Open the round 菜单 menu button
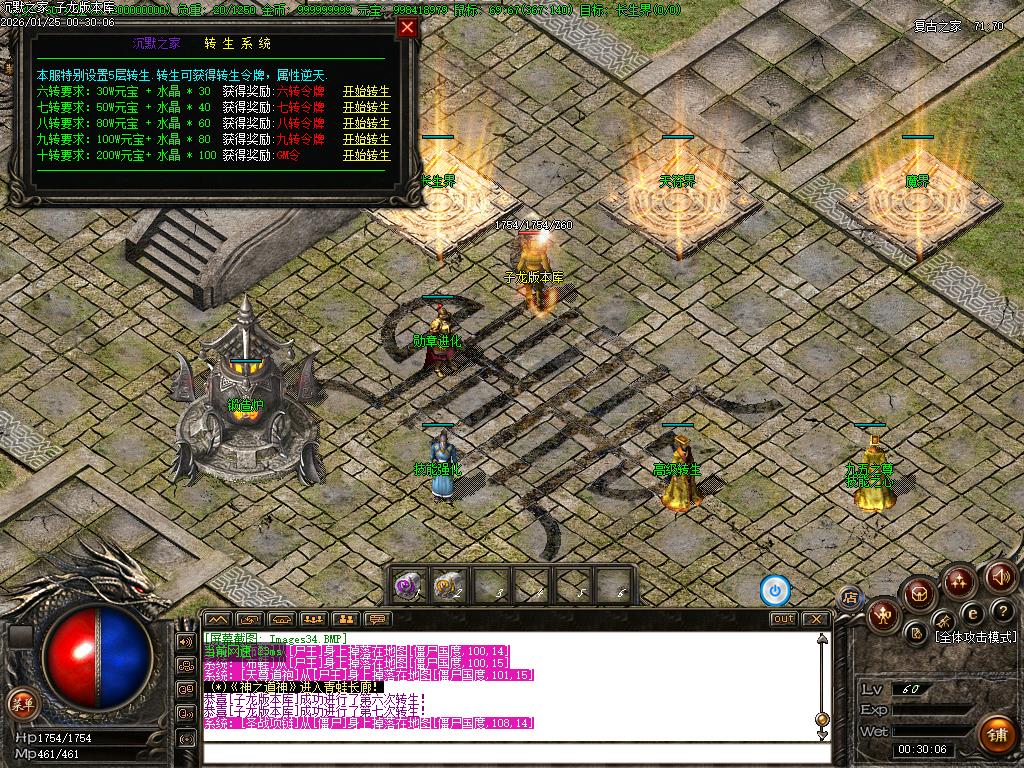This screenshot has width=1024, height=768. (x=21, y=702)
